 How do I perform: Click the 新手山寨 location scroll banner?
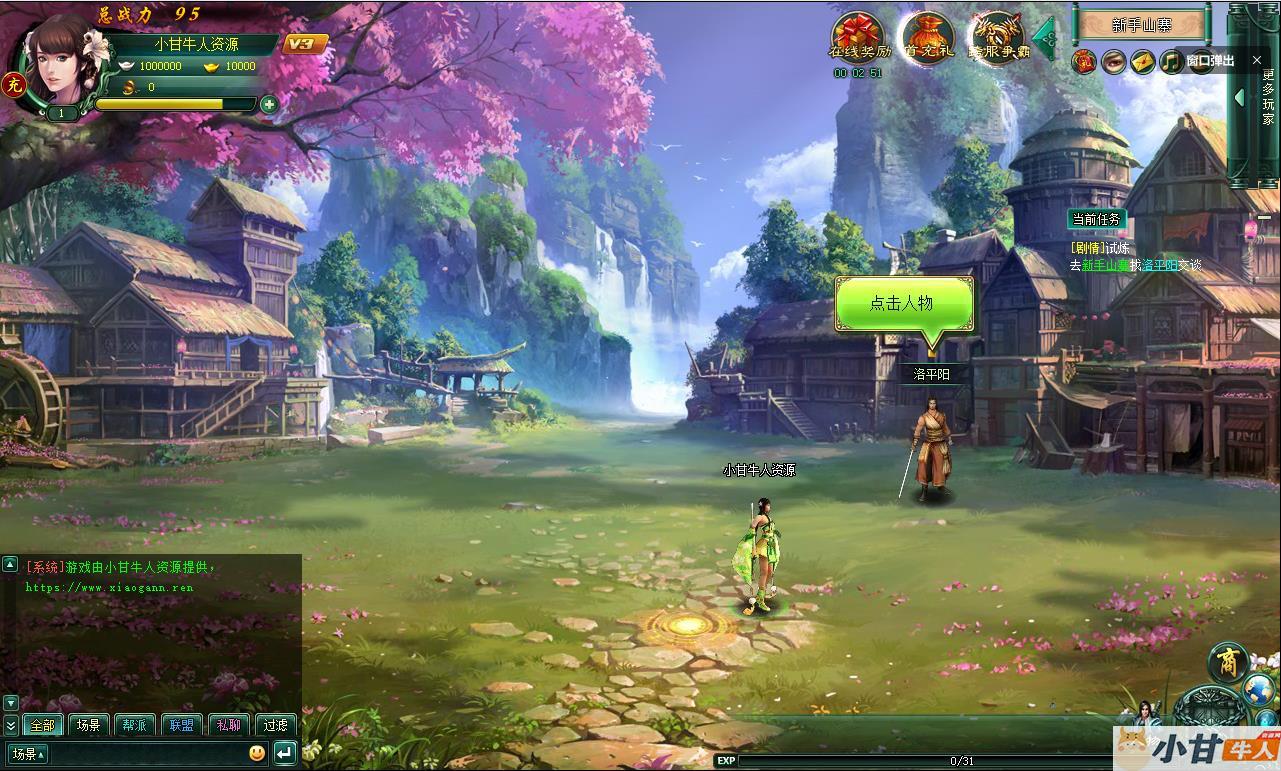click(x=1140, y=25)
